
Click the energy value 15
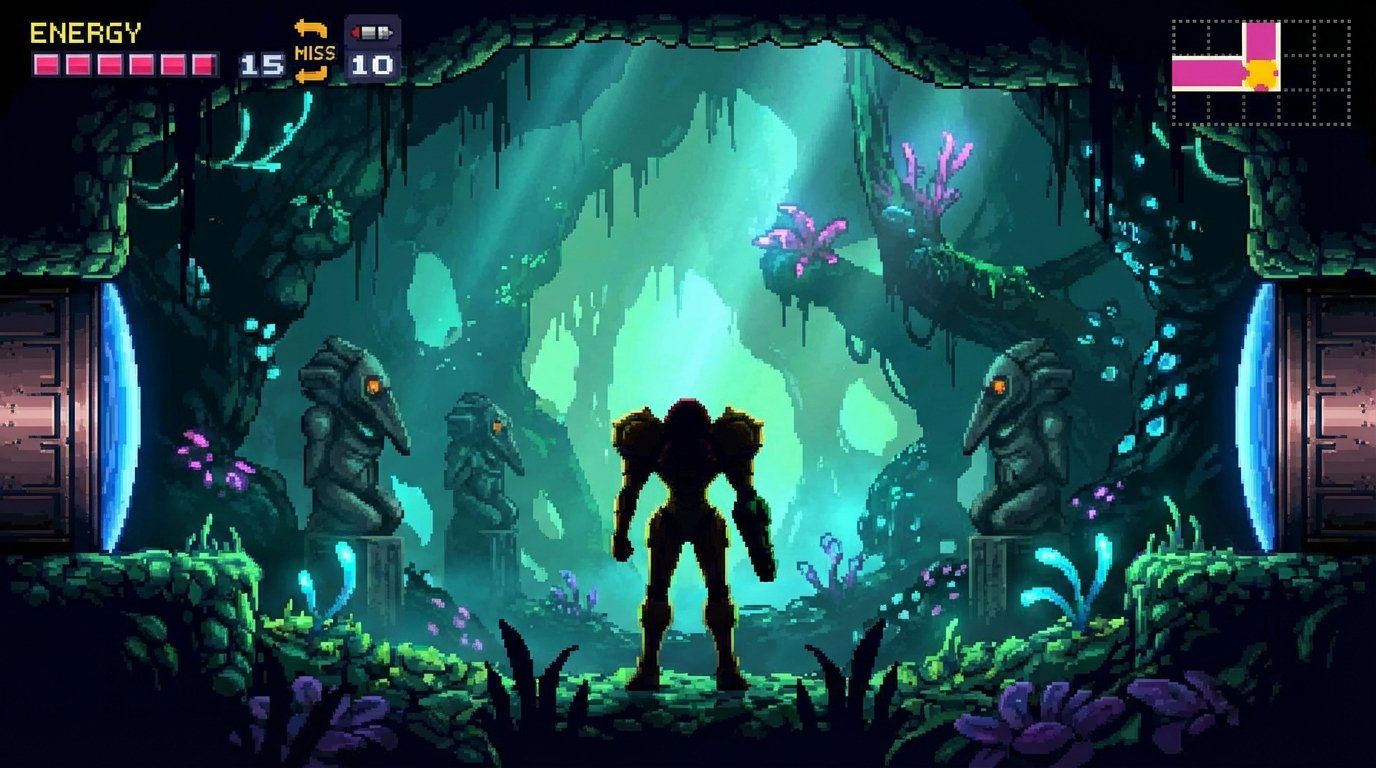click(x=261, y=66)
